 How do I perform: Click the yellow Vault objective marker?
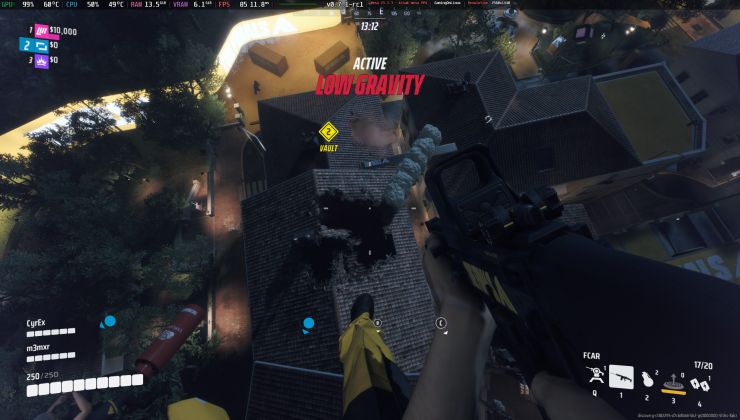(x=328, y=132)
